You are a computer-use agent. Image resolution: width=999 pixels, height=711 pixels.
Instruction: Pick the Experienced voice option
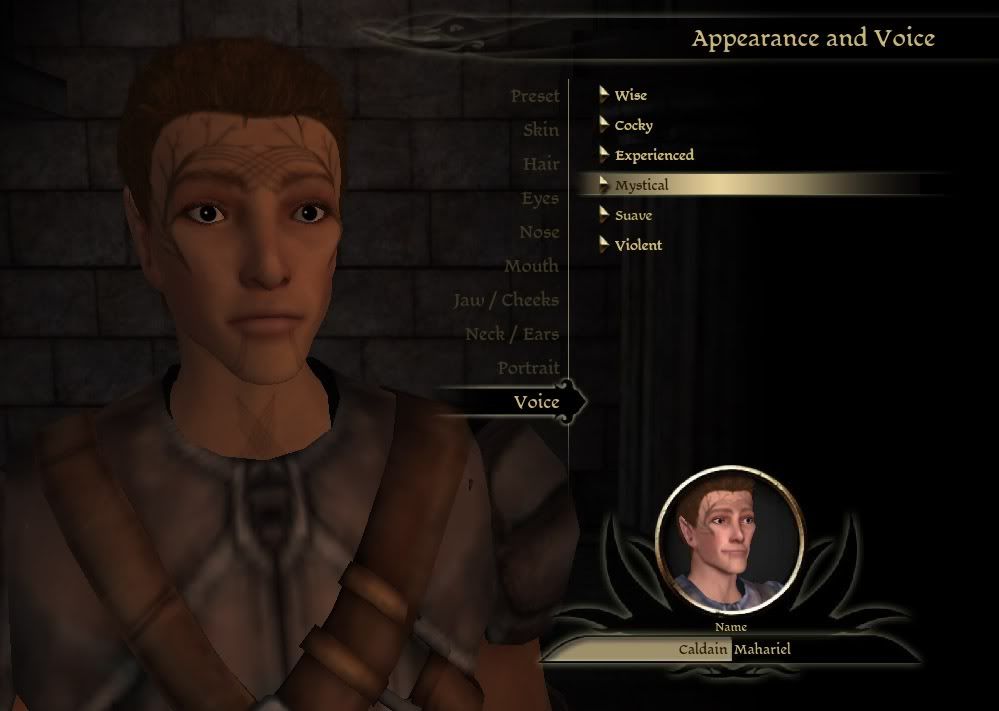[x=654, y=156]
